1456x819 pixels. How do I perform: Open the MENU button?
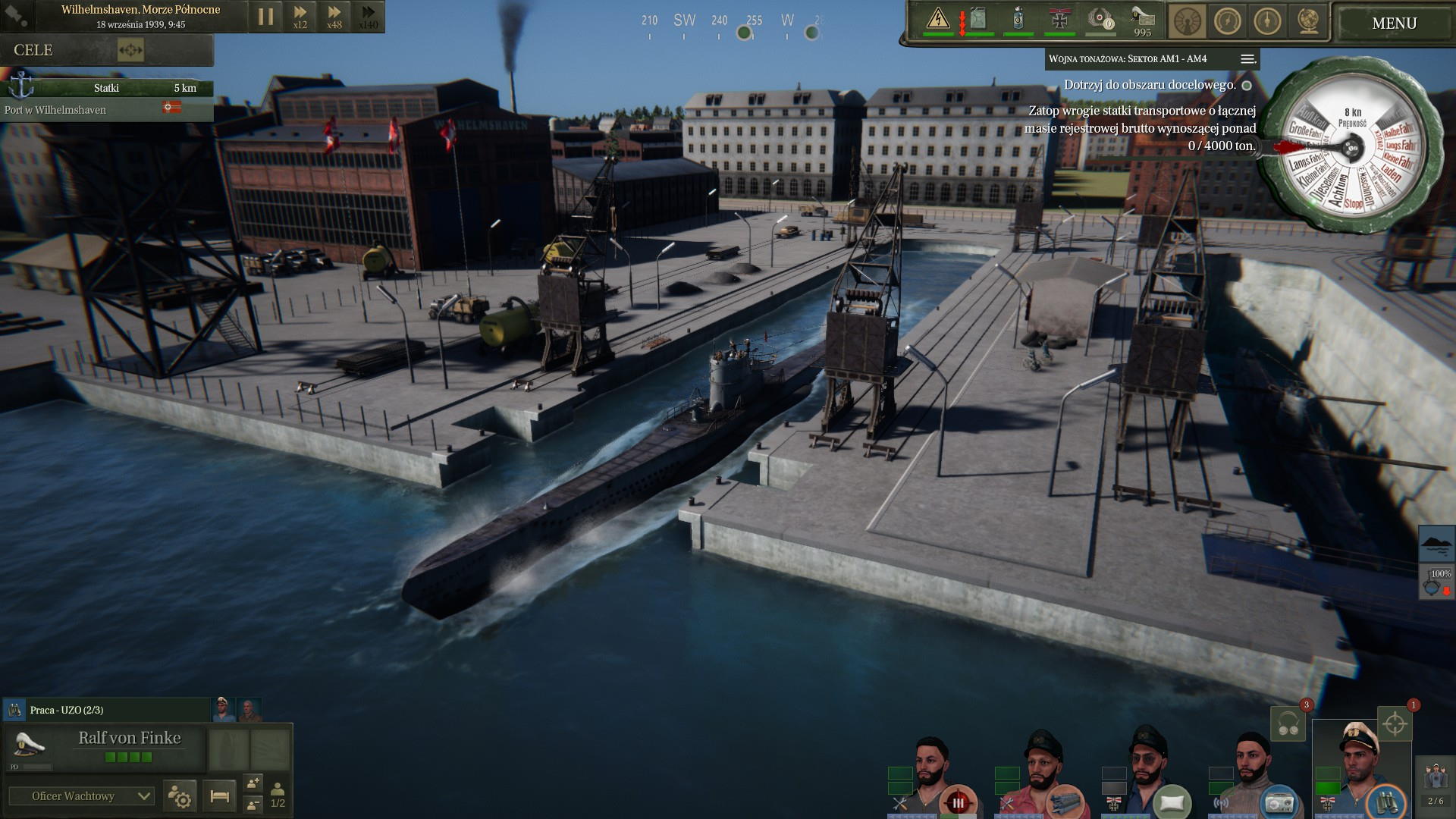(x=1394, y=24)
